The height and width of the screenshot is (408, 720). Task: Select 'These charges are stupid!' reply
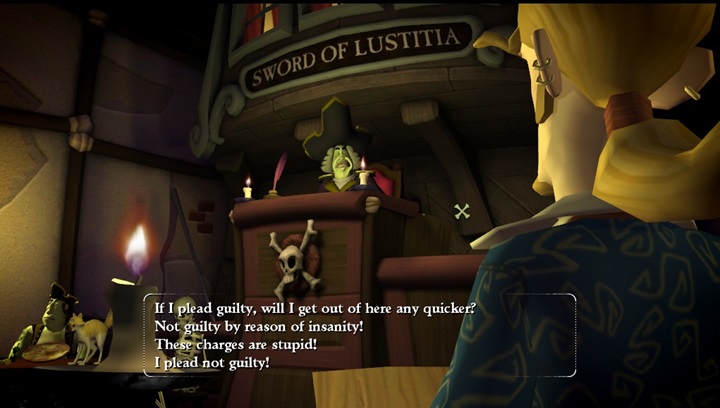233,344
